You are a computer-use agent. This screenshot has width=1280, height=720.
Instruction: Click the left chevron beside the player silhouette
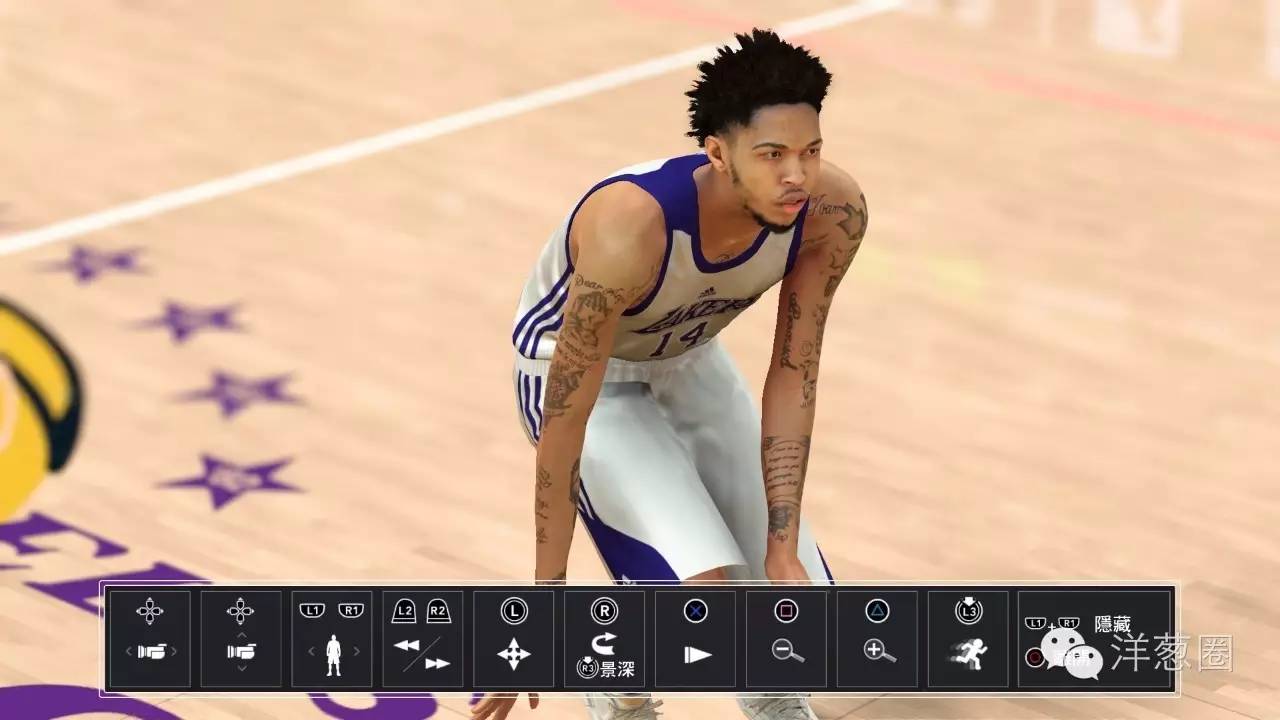pyautogui.click(x=313, y=651)
